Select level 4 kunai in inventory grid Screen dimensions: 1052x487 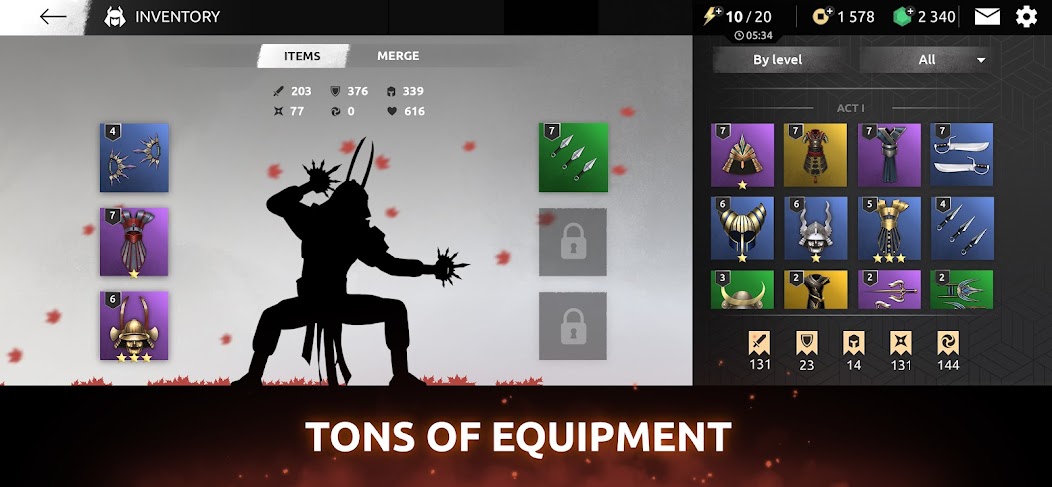[961, 228]
